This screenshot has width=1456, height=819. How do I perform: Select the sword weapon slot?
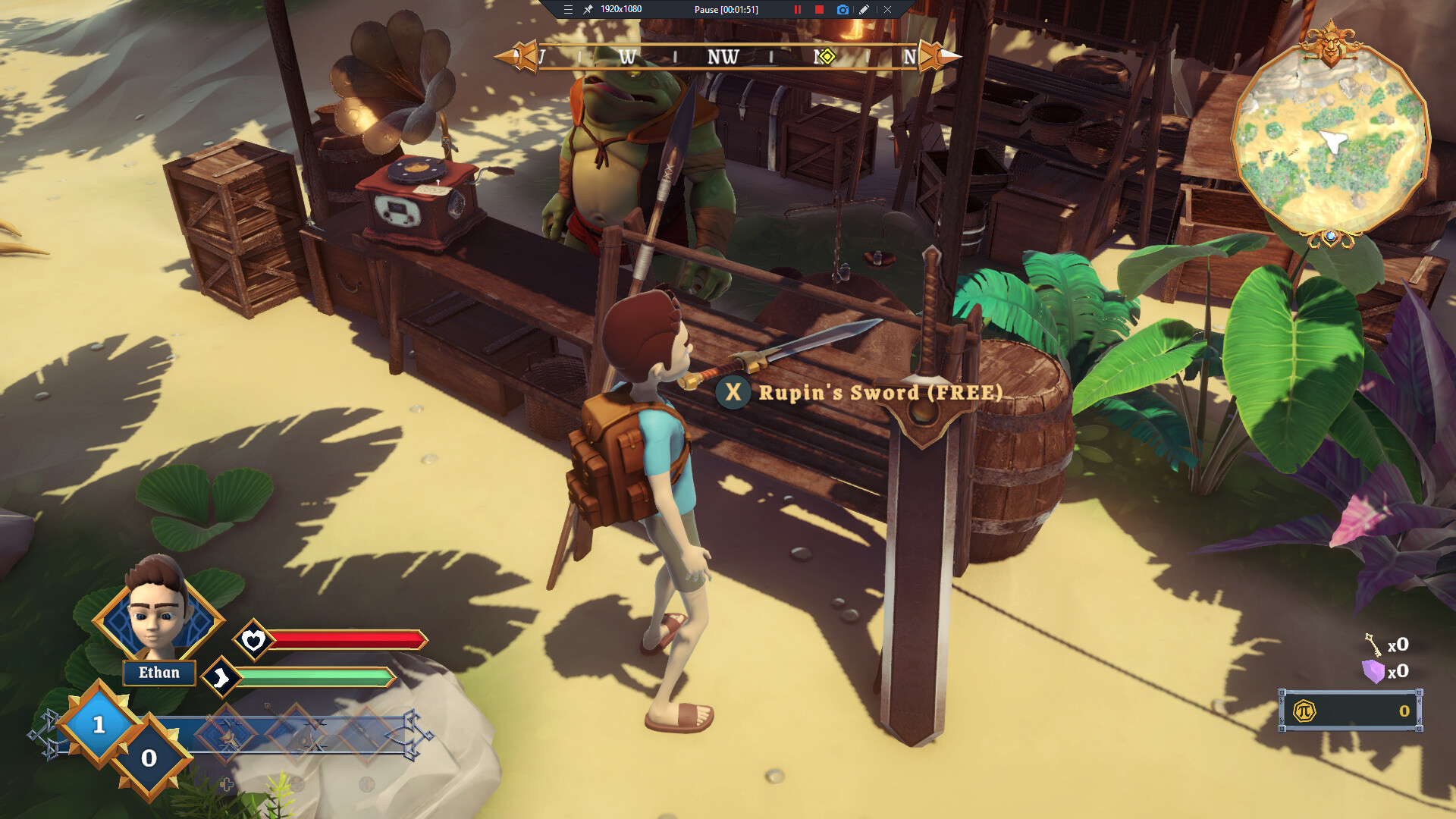(227, 734)
